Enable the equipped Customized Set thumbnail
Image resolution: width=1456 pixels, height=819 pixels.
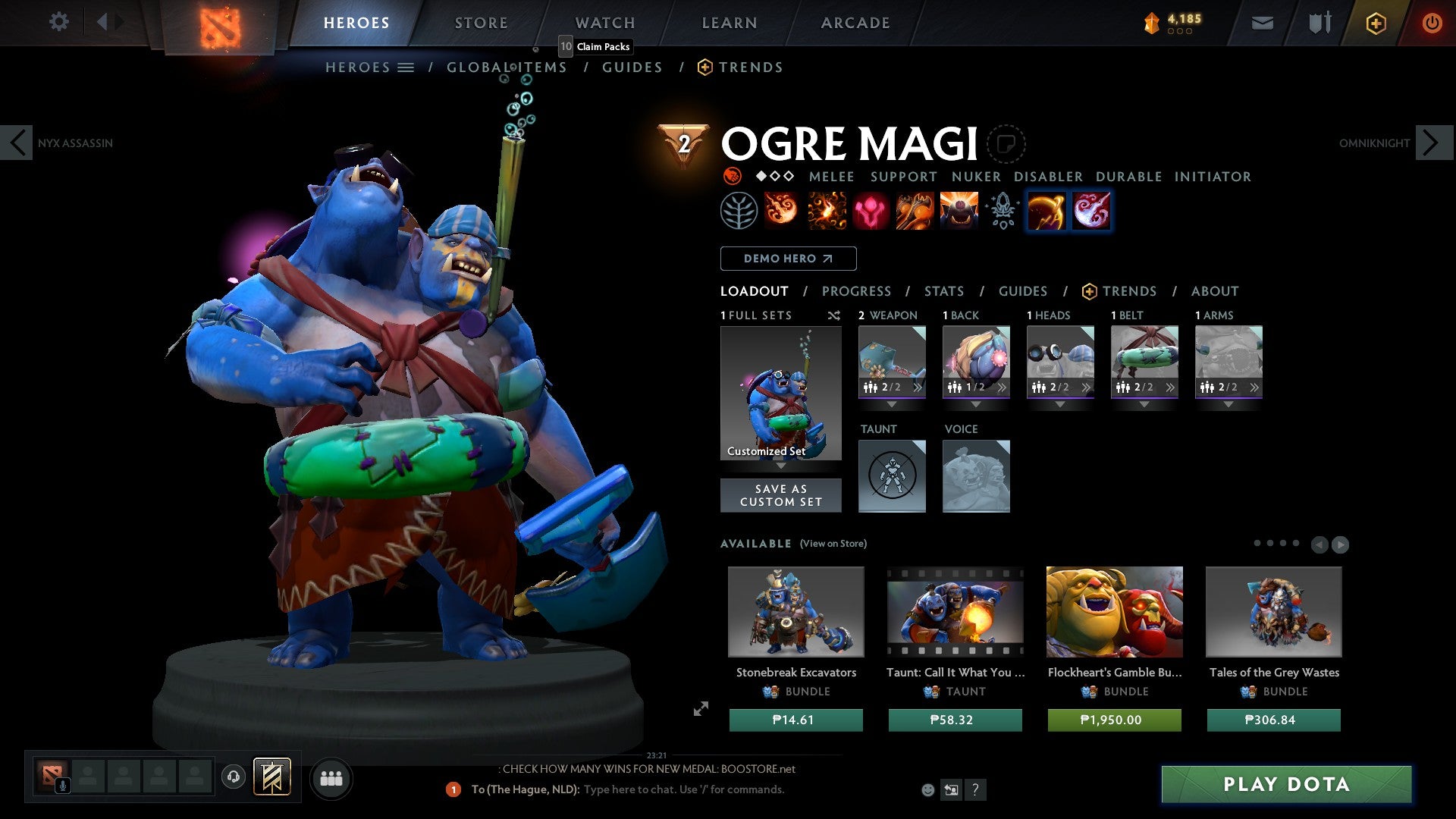pos(780,393)
